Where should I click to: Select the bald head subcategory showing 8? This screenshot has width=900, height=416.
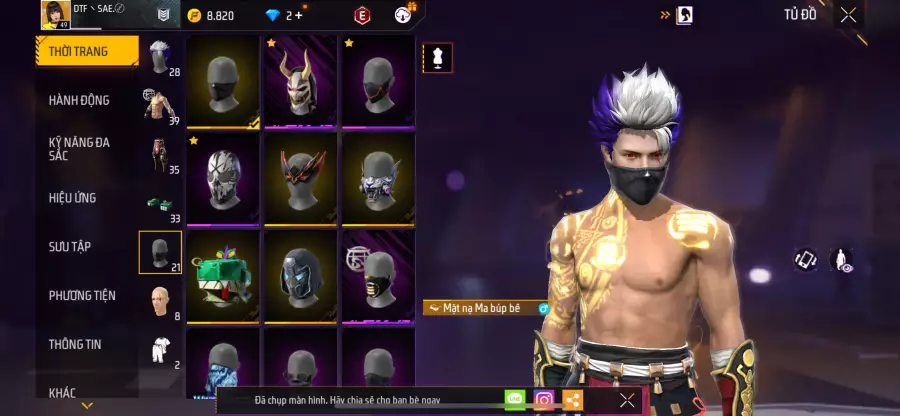[159, 301]
